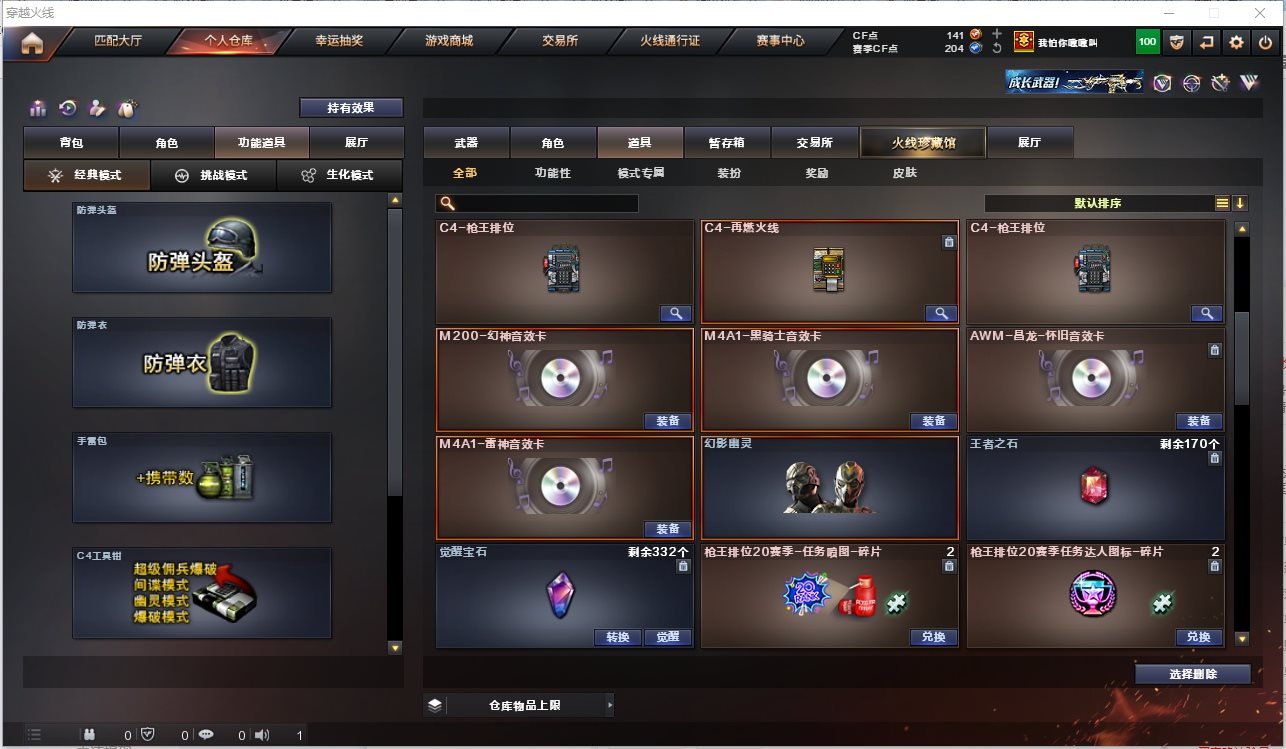Image resolution: width=1286 pixels, height=749 pixels.
Task: Switch to the 武器 weapons tab
Action: [466, 143]
